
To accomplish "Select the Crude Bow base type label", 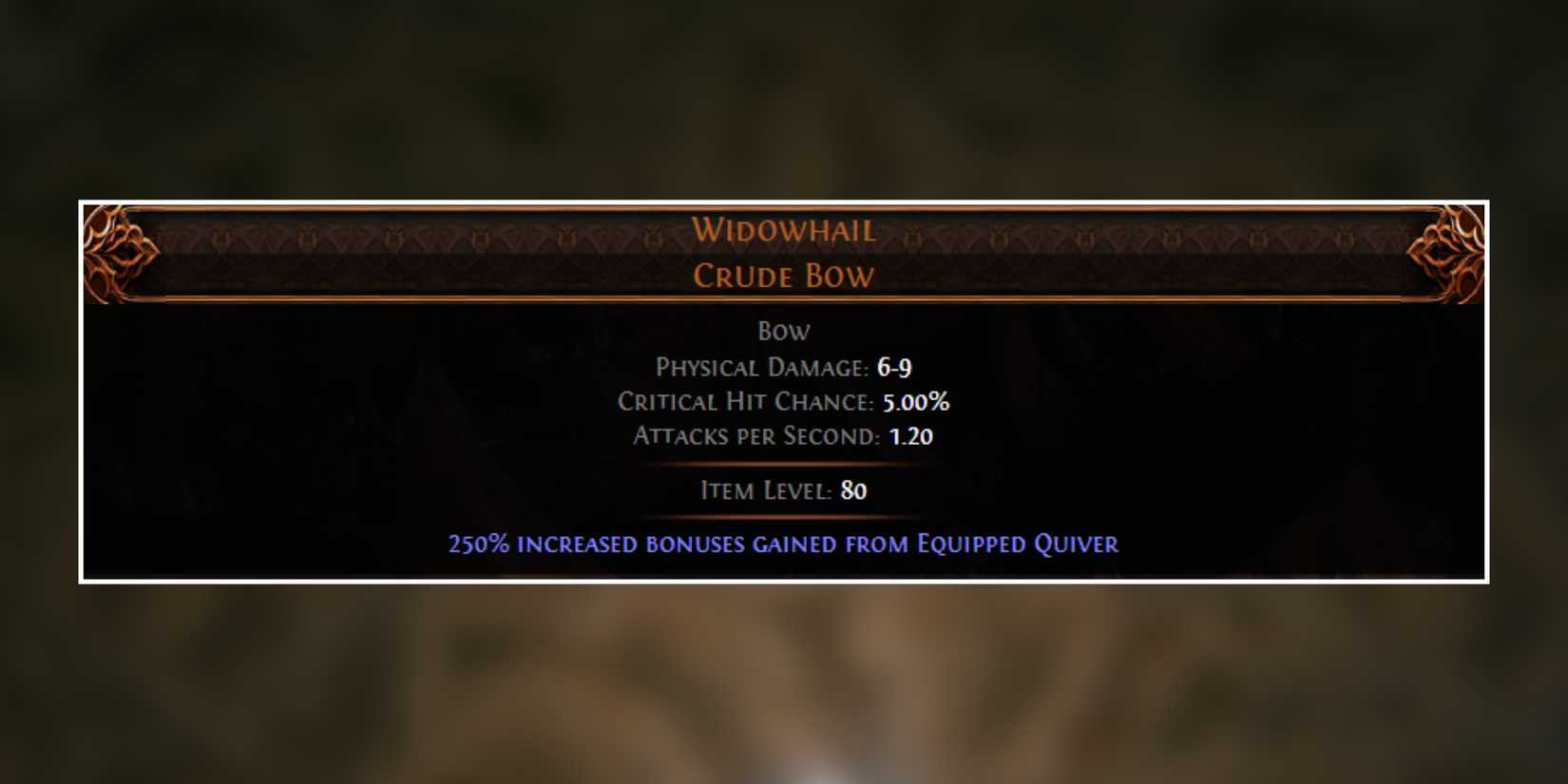I will click(x=785, y=277).
